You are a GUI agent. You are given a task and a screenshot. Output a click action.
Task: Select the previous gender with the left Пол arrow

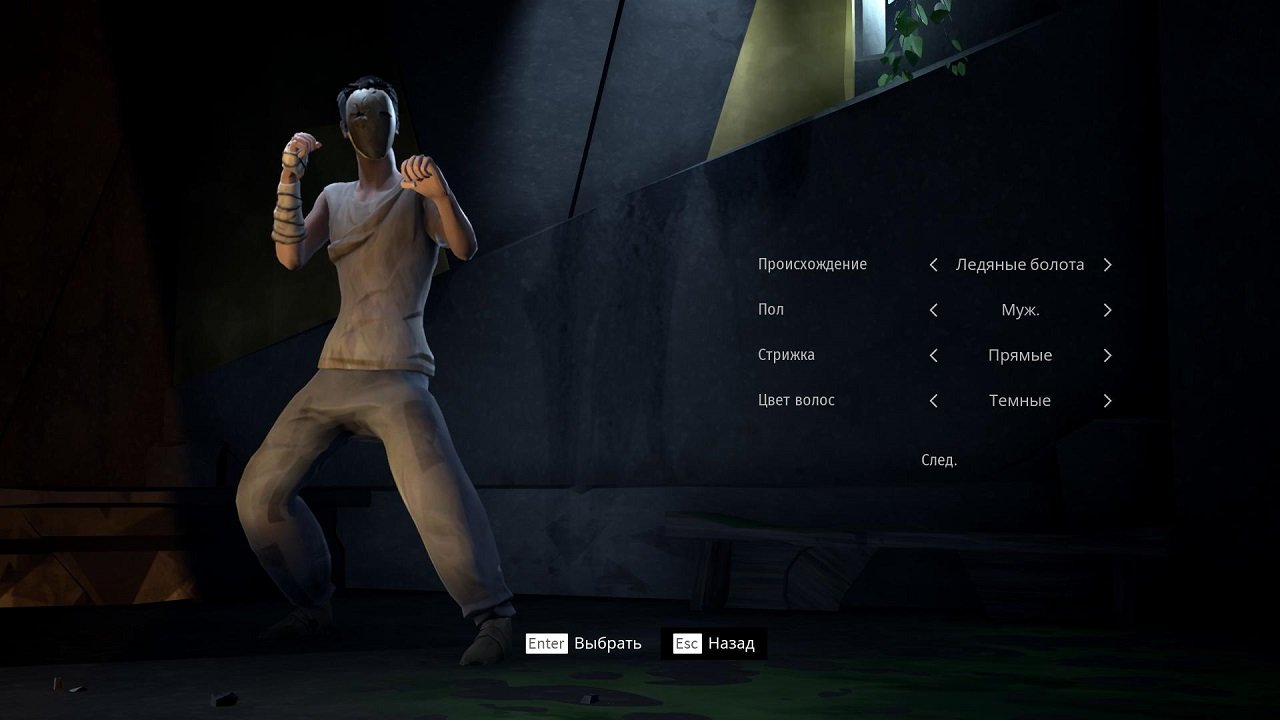932,310
